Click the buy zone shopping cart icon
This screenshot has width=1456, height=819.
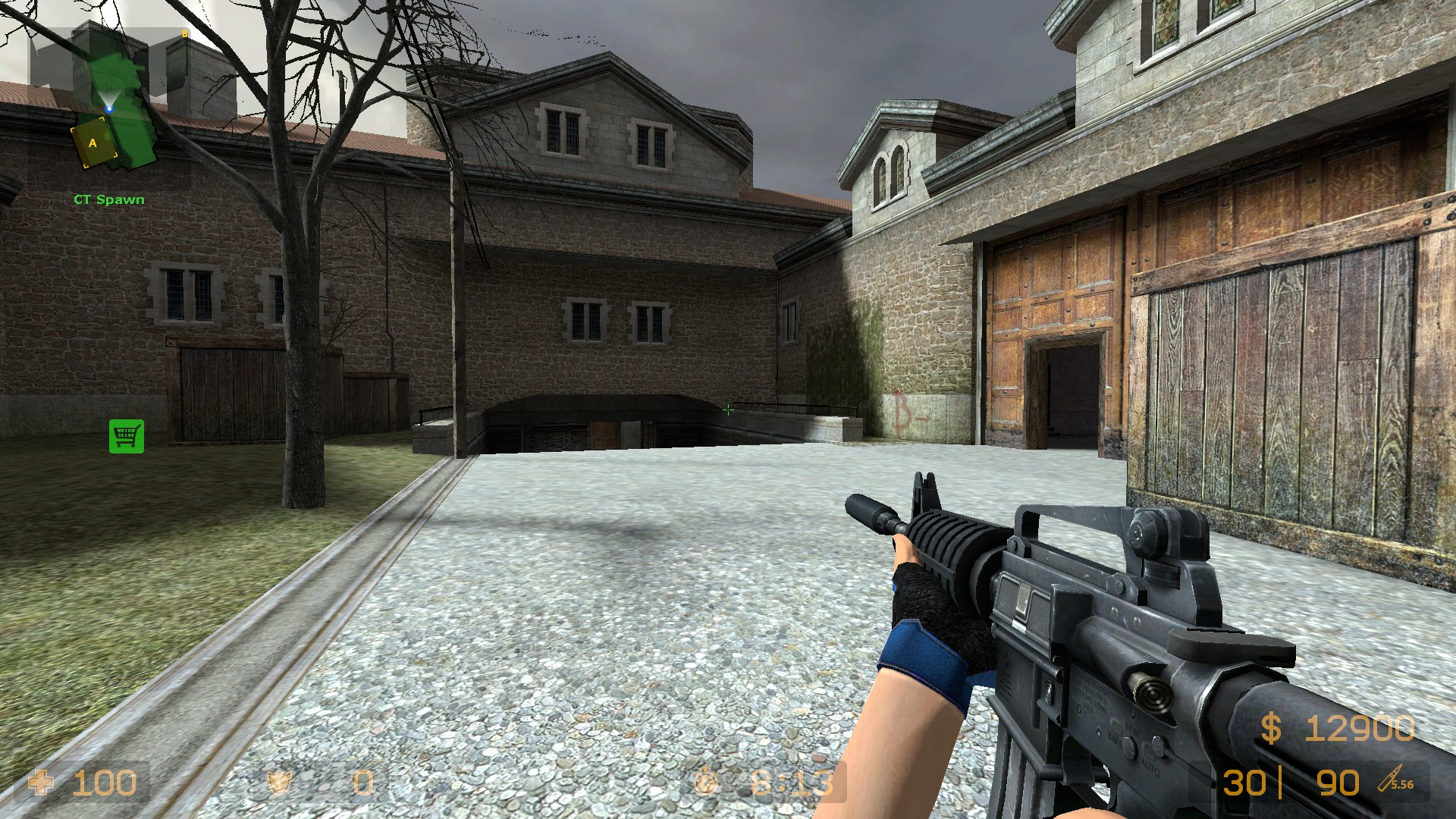pos(126,435)
